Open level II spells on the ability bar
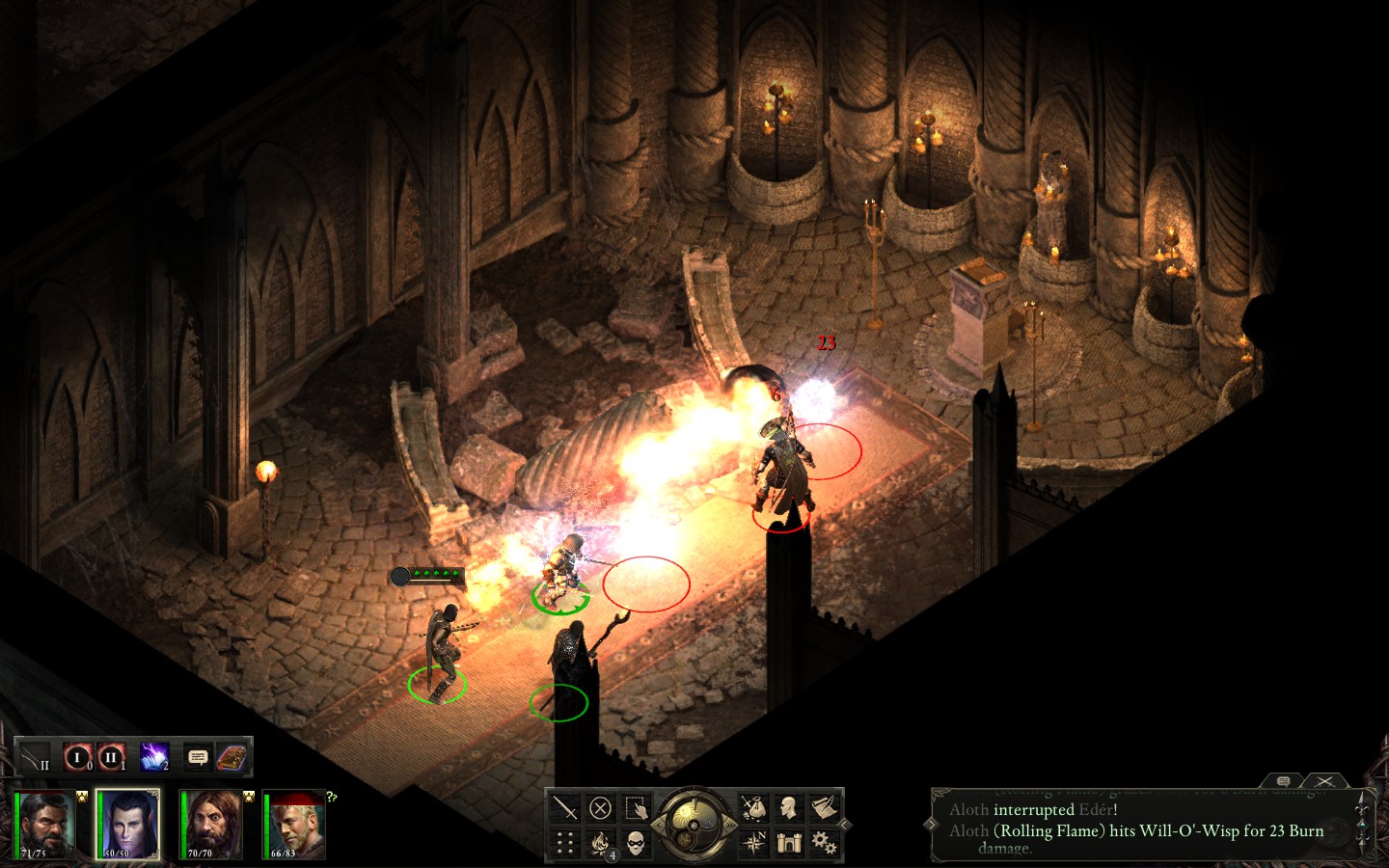The height and width of the screenshot is (868, 1389). [x=111, y=757]
